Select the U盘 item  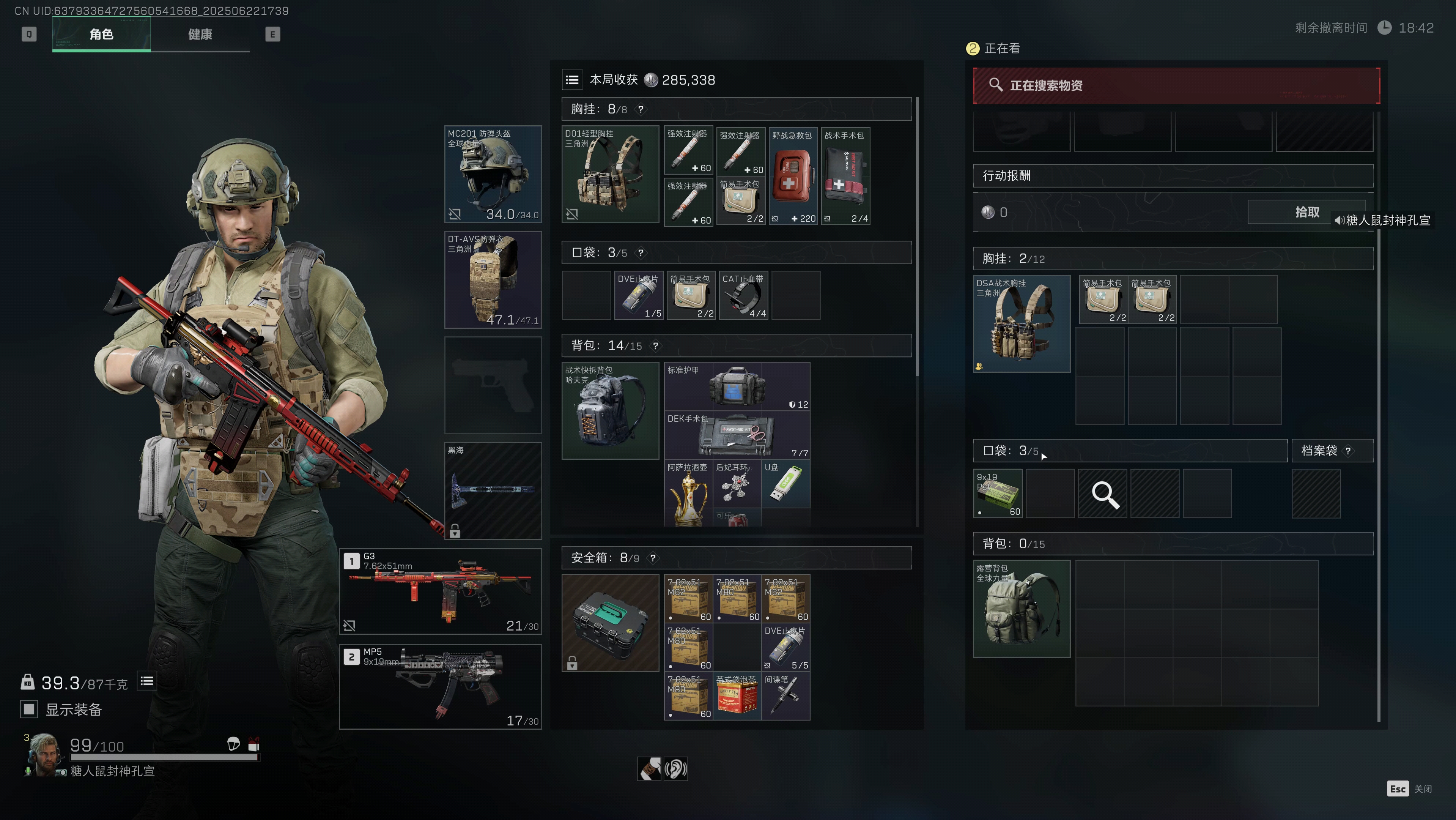click(x=785, y=484)
